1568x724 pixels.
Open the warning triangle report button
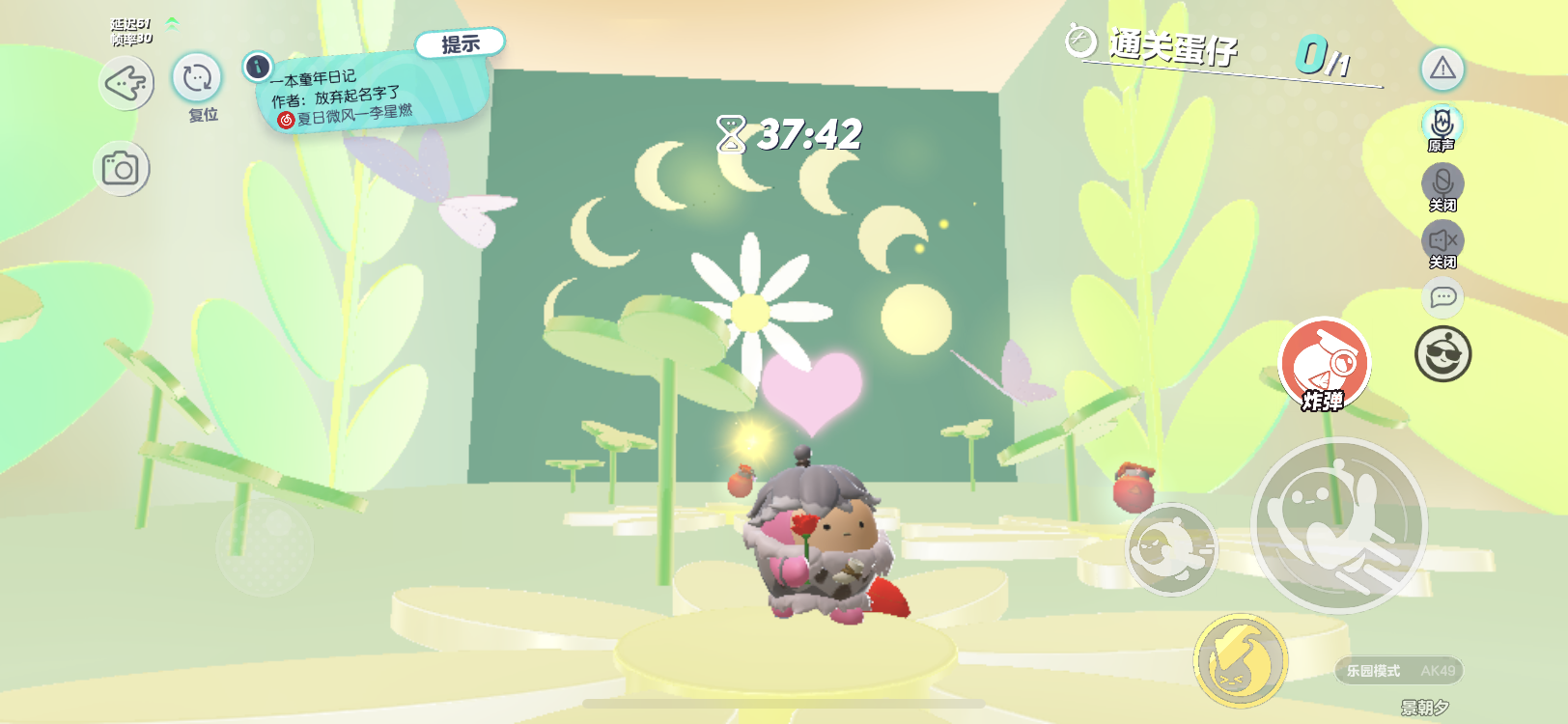(1442, 69)
